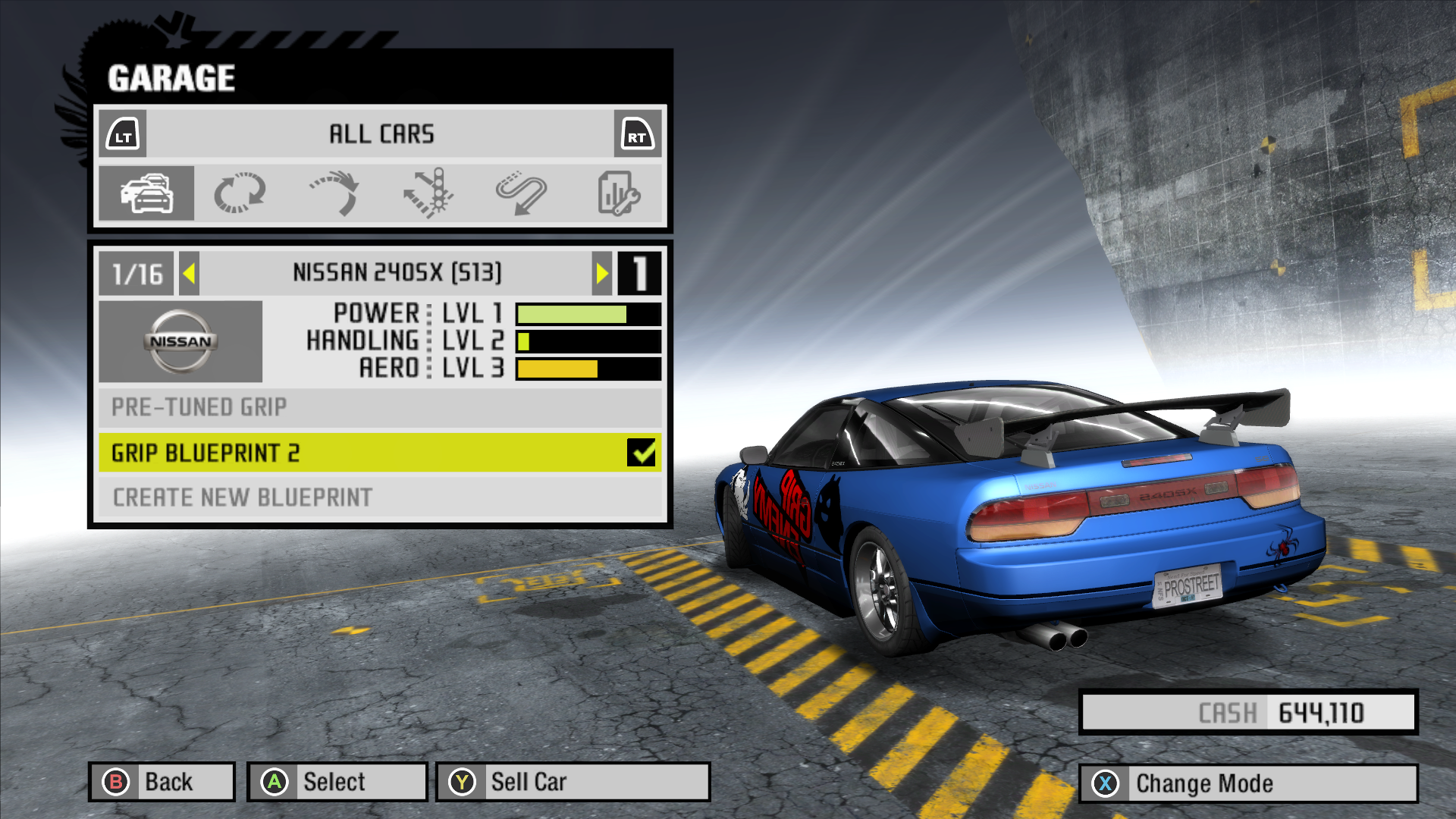Toggle the Grip Blueprint 2 checkmark
The image size is (1456, 819).
point(642,453)
